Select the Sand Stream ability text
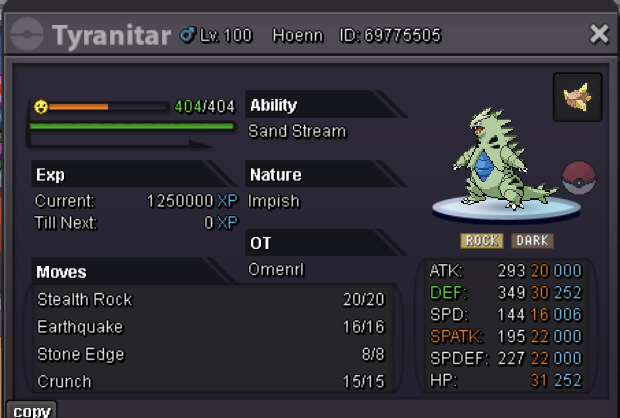Screen dimensions: 620x418 pyautogui.click(x=297, y=131)
